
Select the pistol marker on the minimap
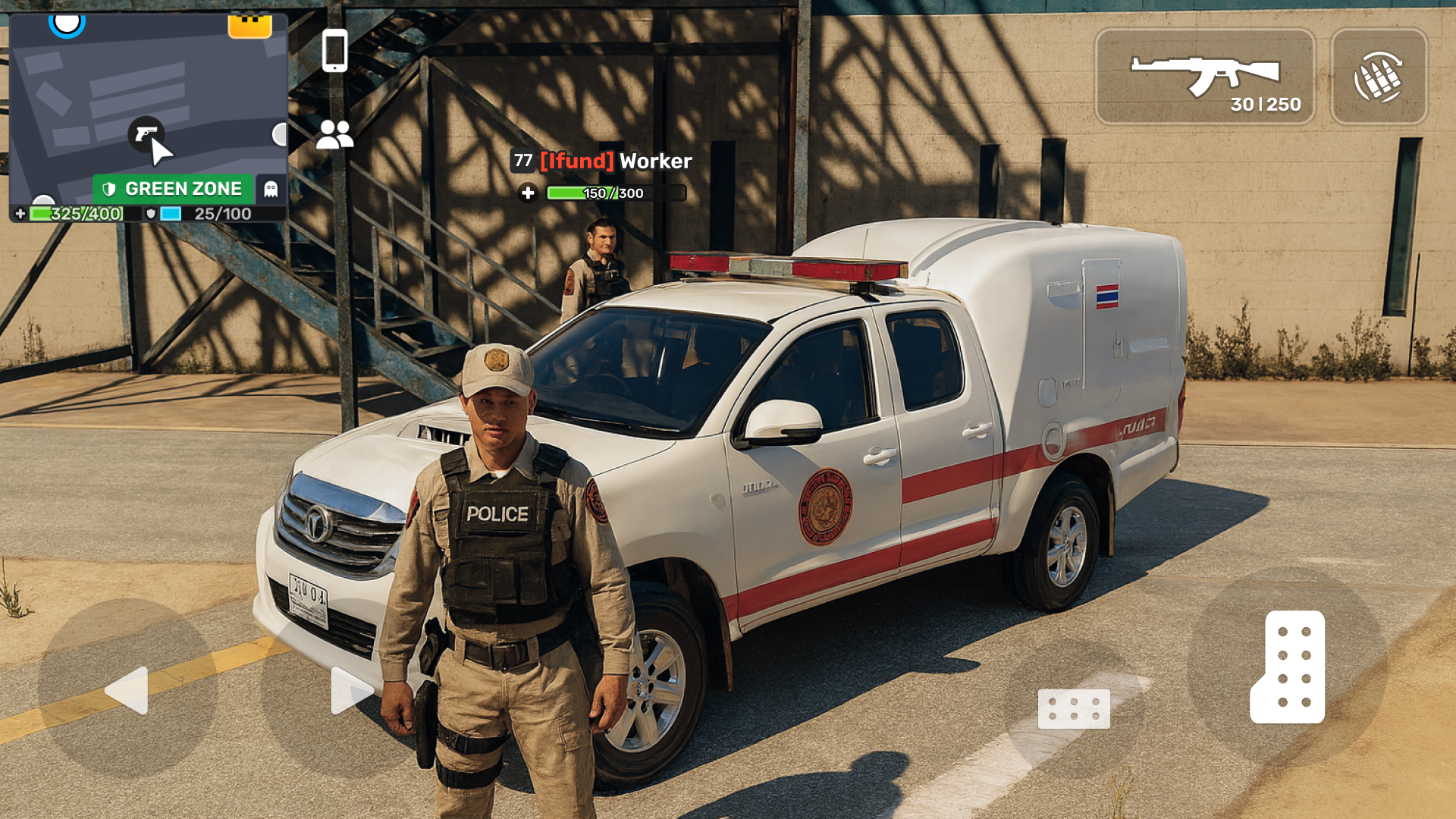click(145, 134)
